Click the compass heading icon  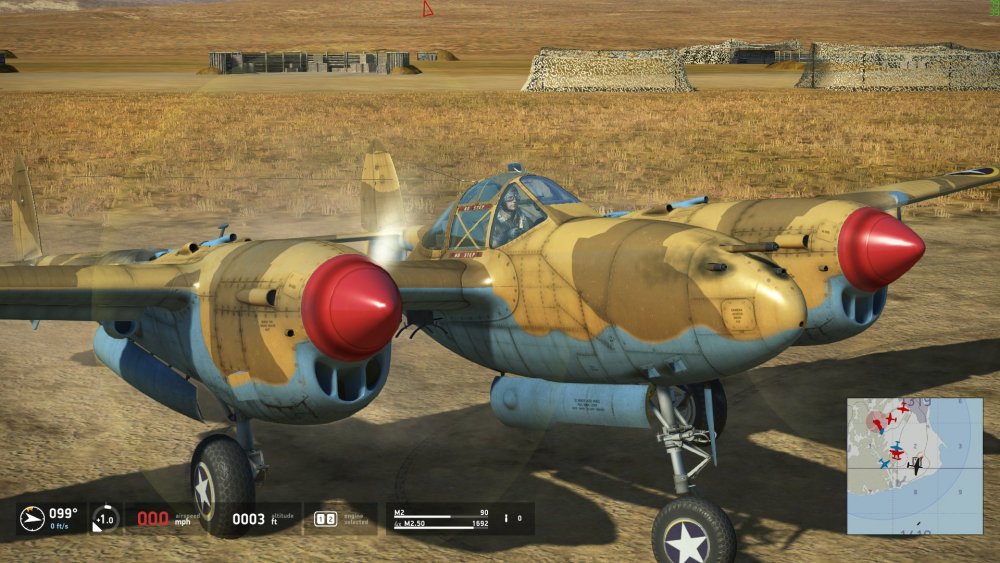32,518
